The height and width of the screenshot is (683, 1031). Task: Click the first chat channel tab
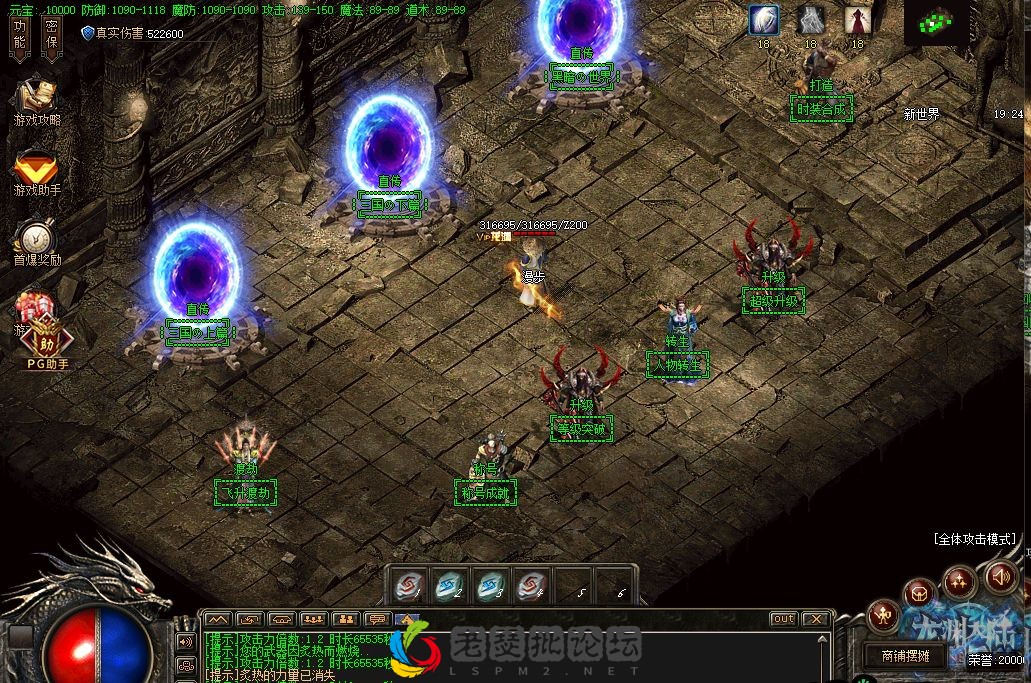tap(218, 619)
